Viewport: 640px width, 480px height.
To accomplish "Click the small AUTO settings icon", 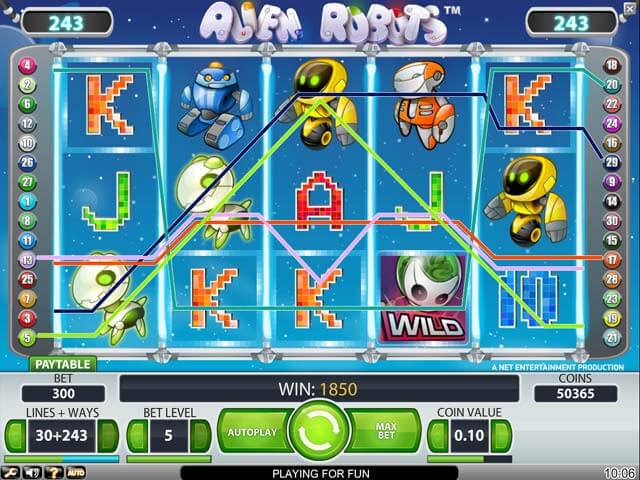I will pos(76,472).
